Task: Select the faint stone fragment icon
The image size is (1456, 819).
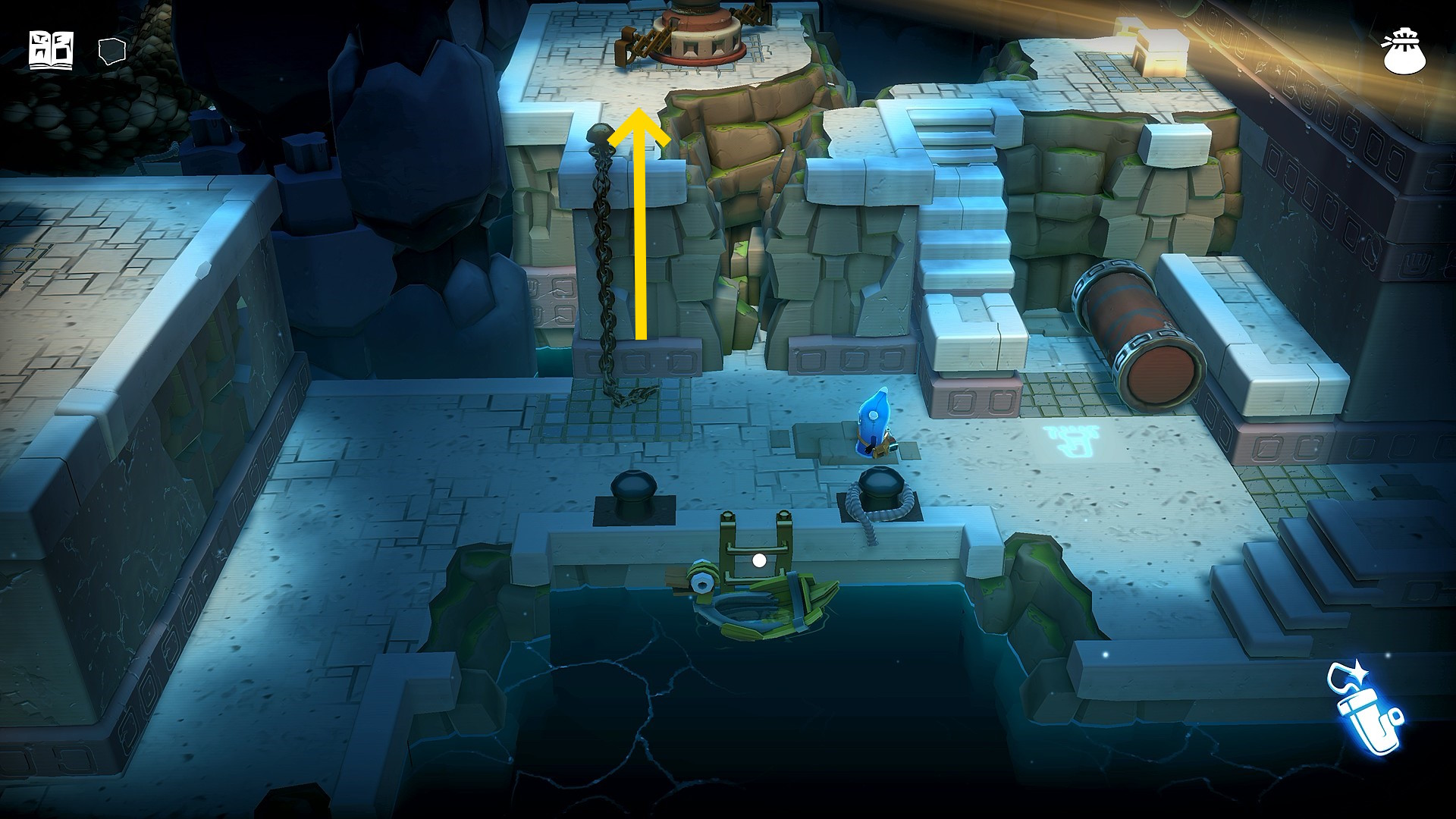Action: (111, 52)
